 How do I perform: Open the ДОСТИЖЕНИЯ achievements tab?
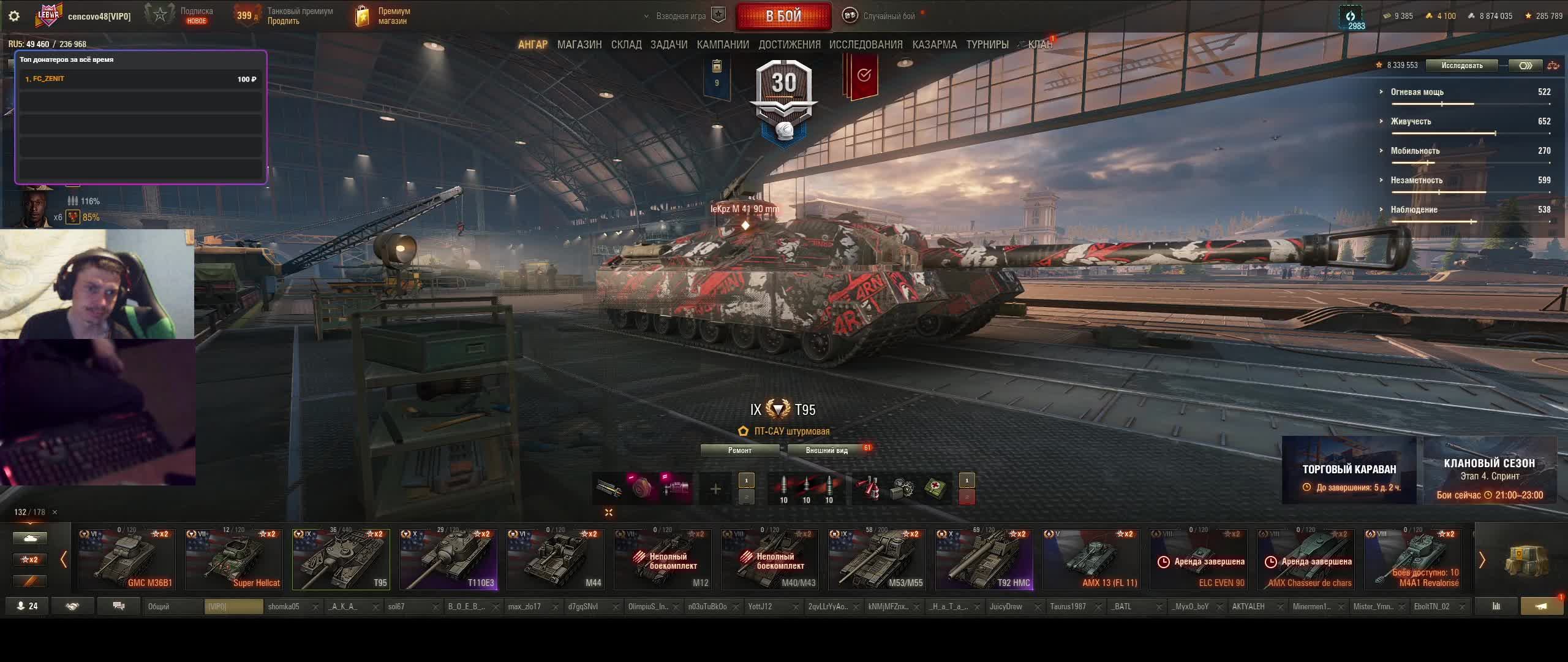tap(789, 45)
